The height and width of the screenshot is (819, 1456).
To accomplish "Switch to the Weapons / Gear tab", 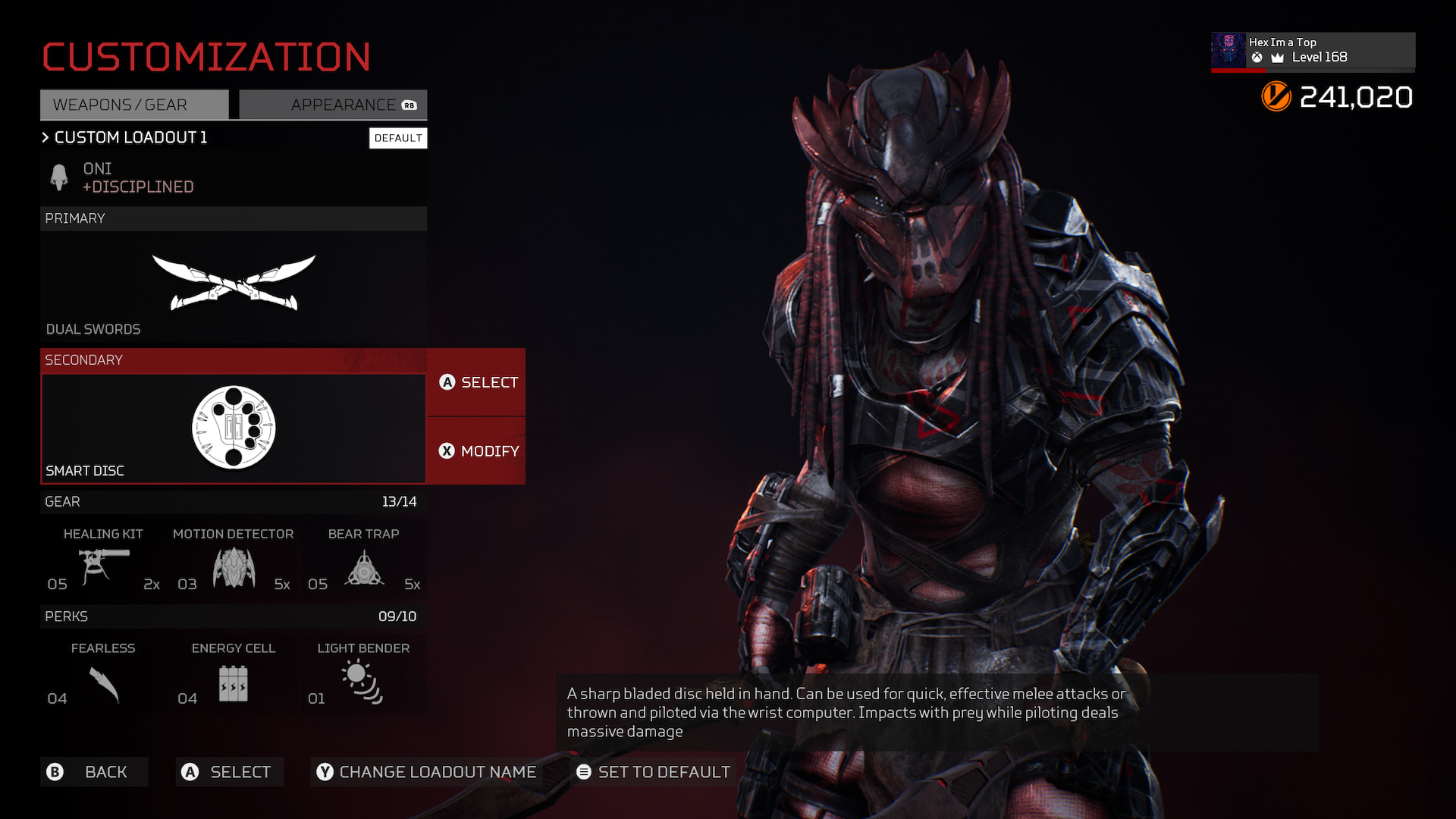I will pyautogui.click(x=134, y=105).
